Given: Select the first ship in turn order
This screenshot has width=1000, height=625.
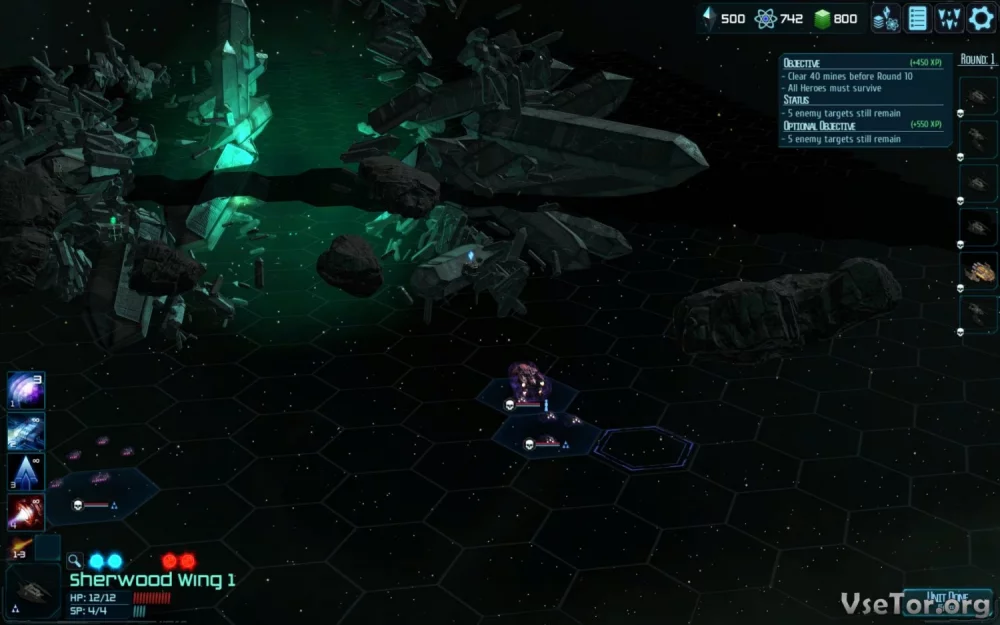Looking at the screenshot, I should [979, 97].
